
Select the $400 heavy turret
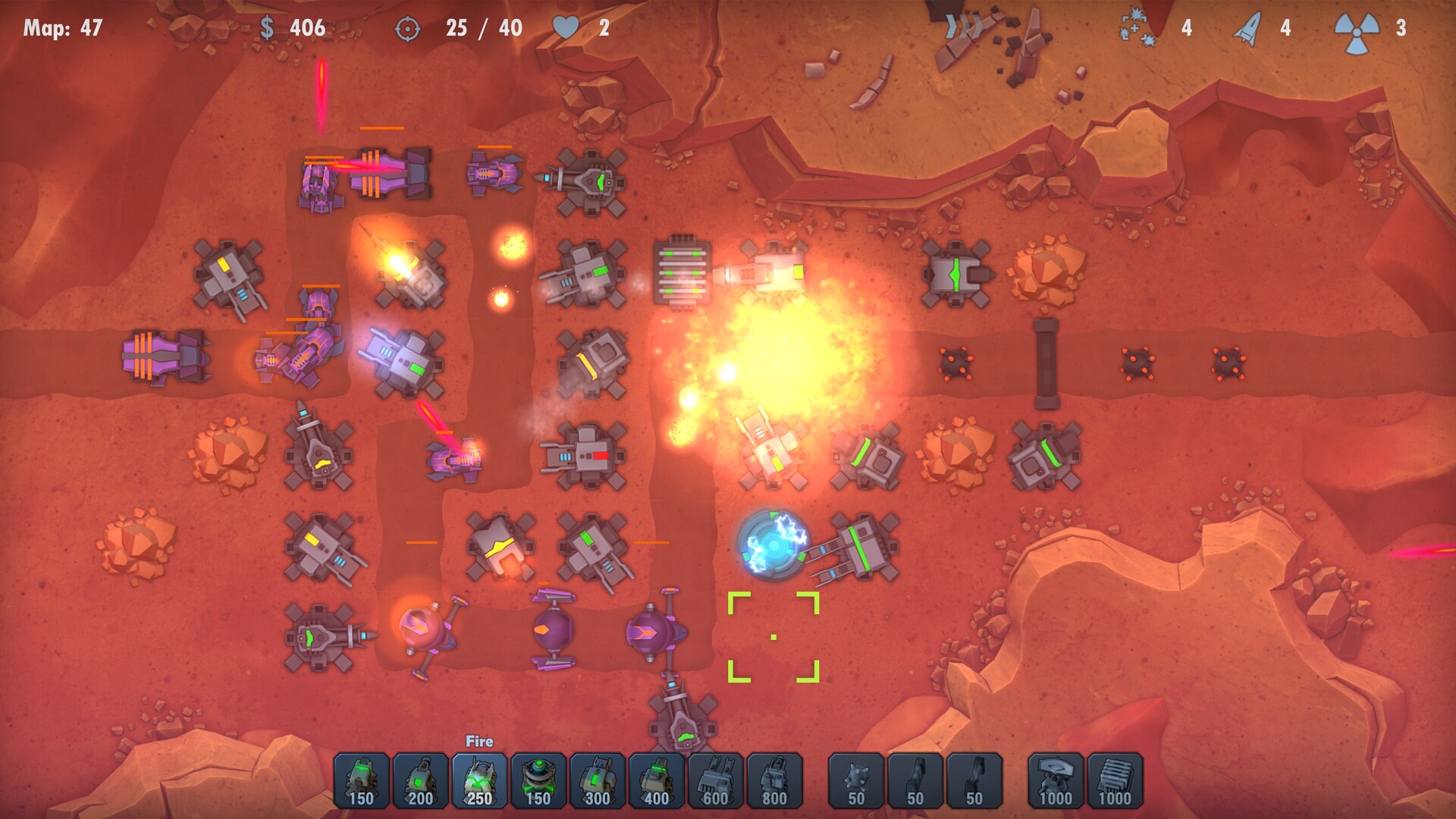[x=656, y=781]
